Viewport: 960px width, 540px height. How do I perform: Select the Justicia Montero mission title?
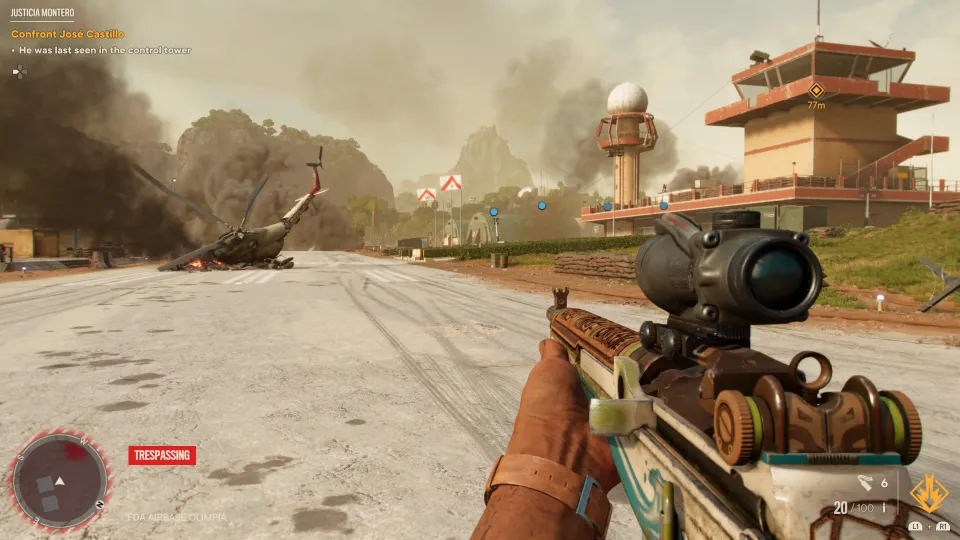click(x=43, y=14)
